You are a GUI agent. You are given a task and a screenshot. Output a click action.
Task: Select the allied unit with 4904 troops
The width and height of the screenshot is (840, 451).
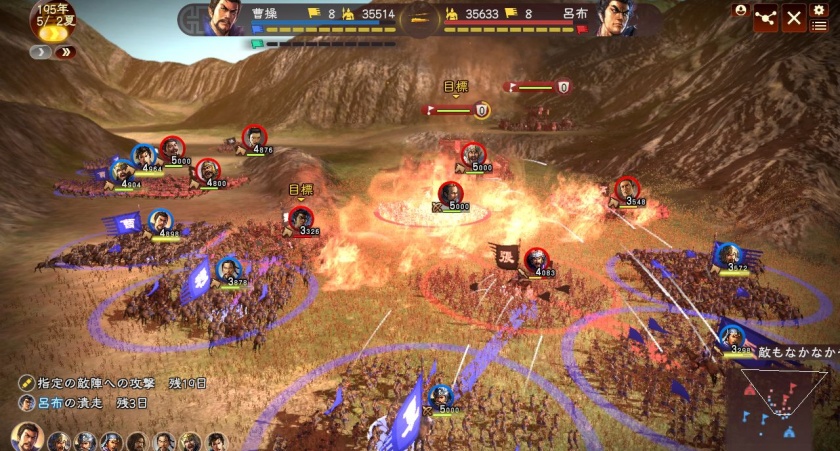tap(123, 172)
